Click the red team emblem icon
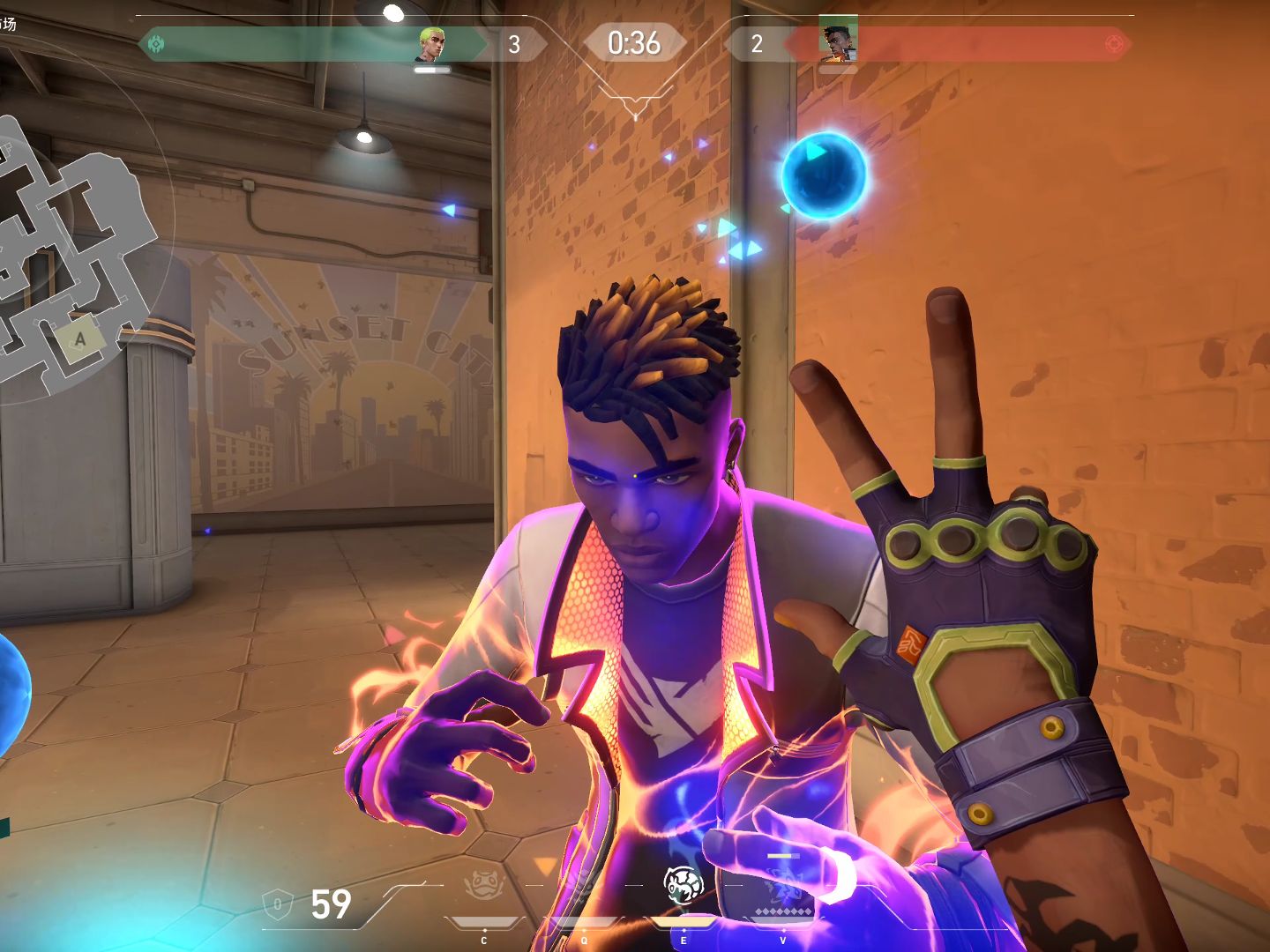The image size is (1270, 952). 1115,43
